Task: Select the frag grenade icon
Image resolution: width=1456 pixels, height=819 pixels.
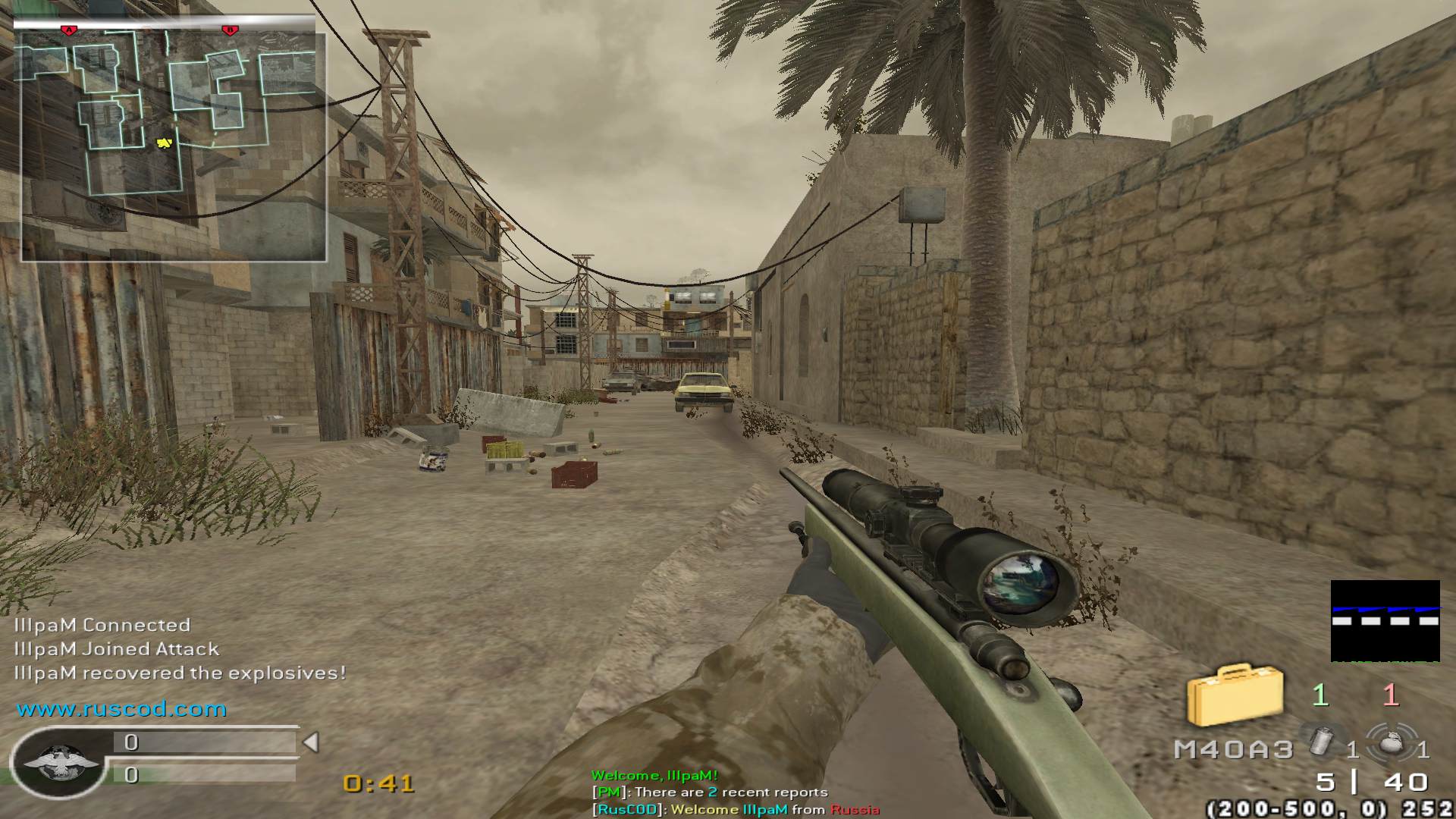Action: [1391, 741]
